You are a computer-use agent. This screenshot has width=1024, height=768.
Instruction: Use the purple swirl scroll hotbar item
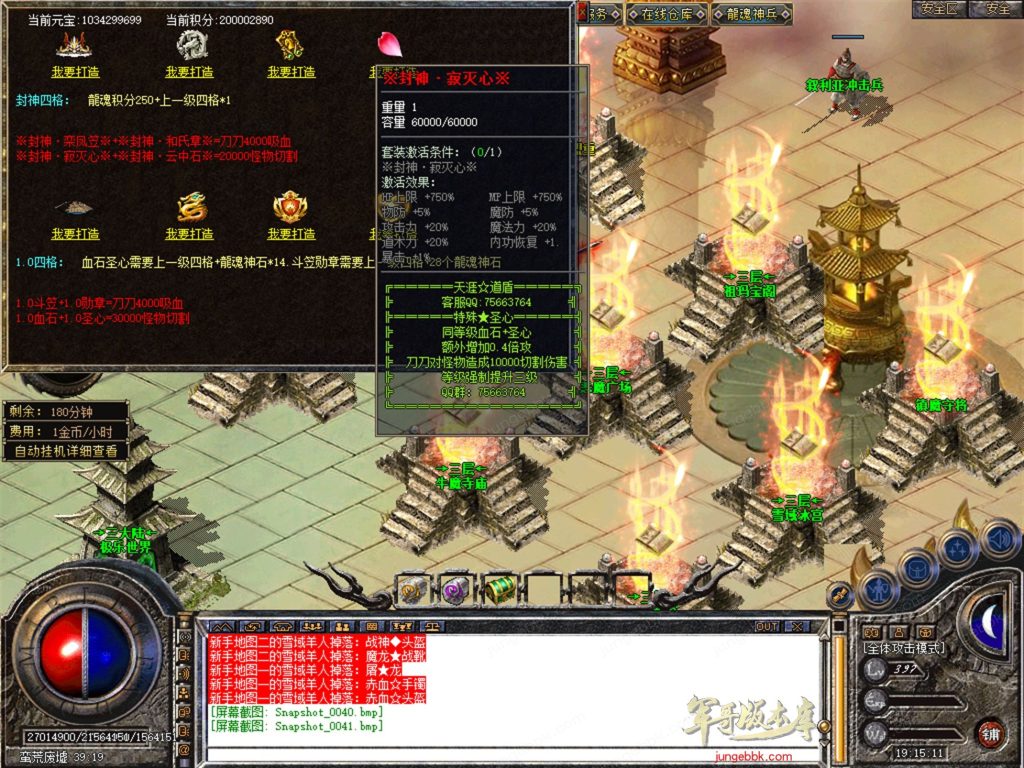[456, 590]
